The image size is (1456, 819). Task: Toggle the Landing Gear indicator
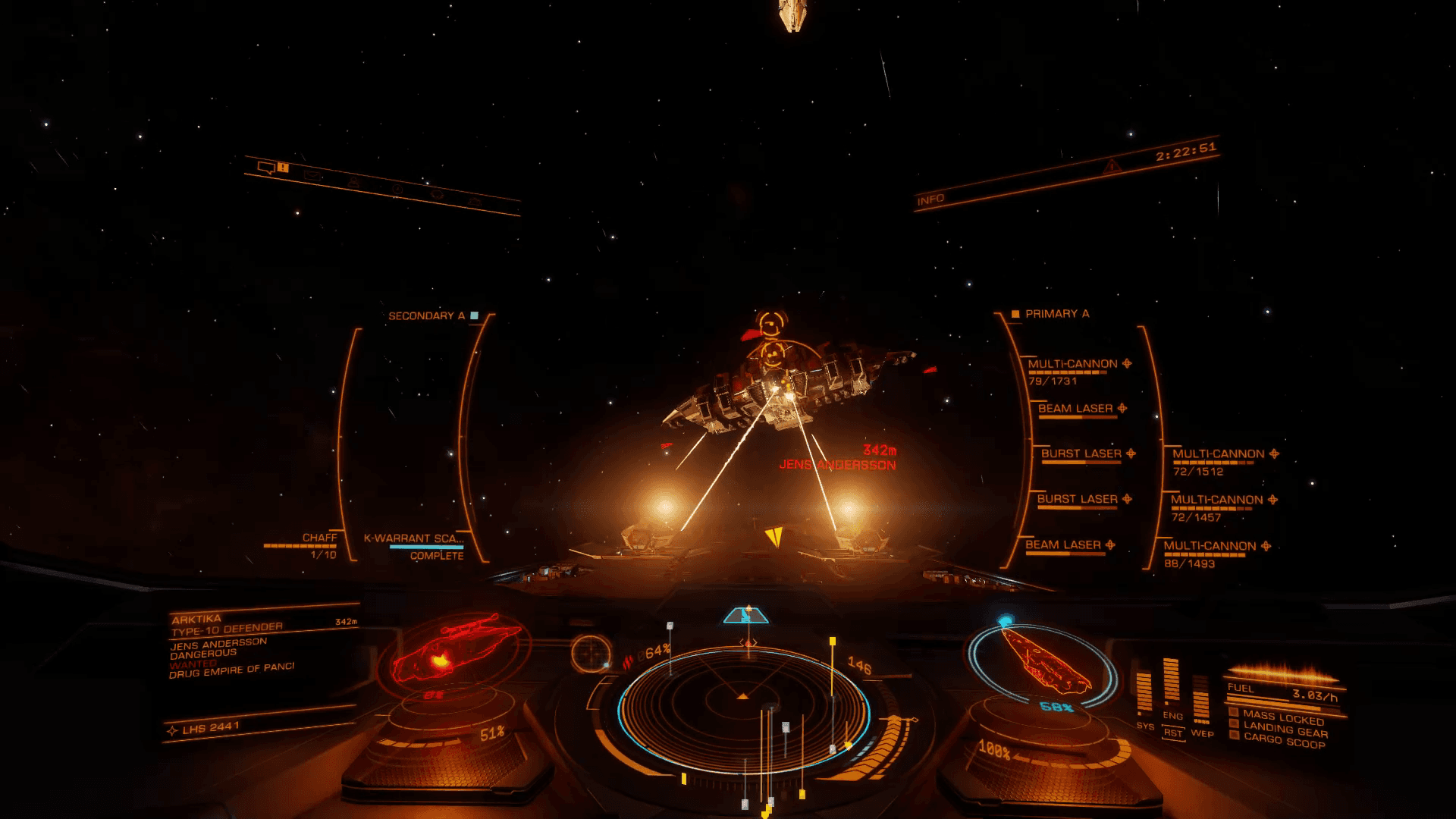click(x=1285, y=730)
